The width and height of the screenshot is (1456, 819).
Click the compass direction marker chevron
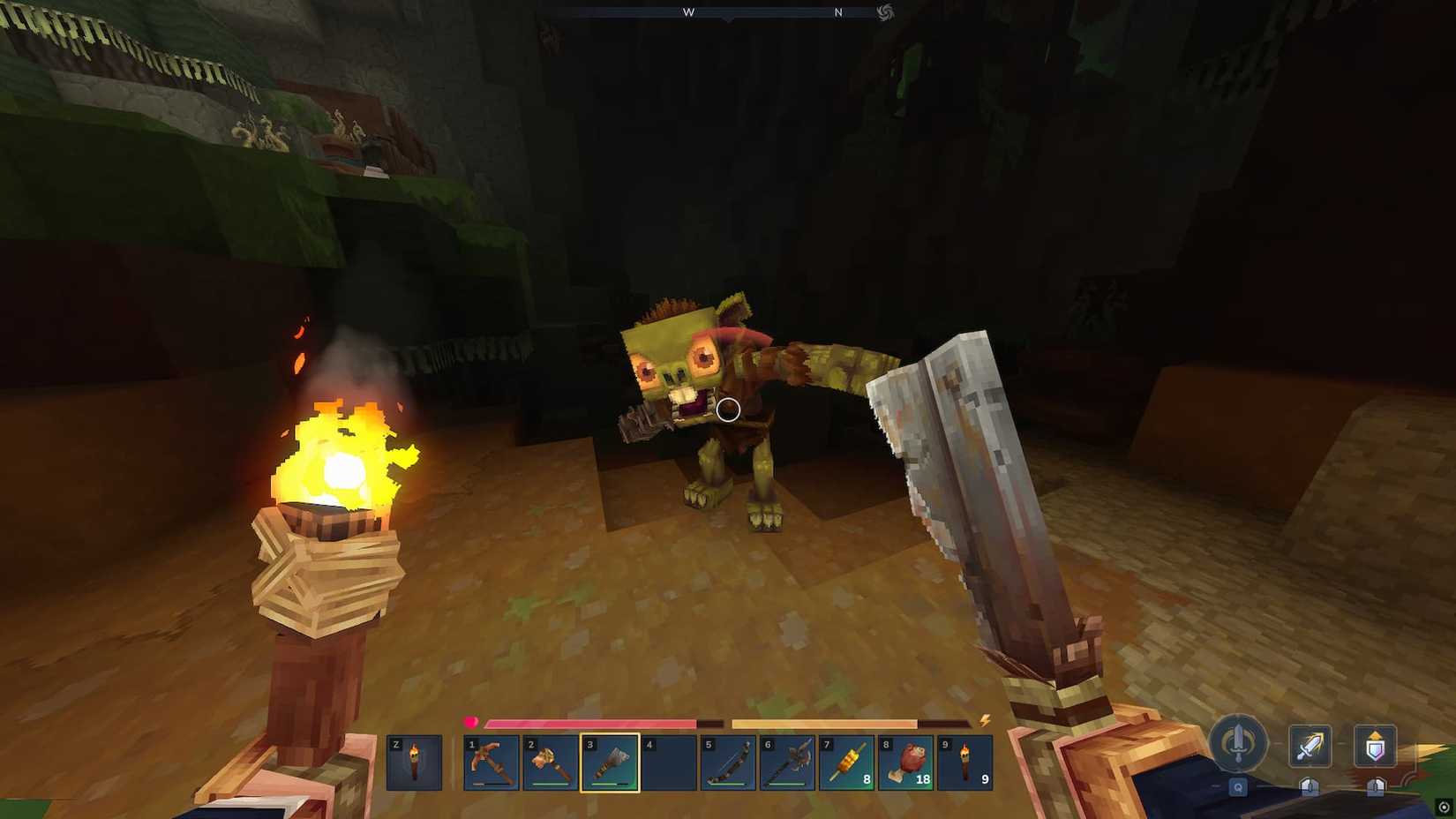tap(727, 19)
